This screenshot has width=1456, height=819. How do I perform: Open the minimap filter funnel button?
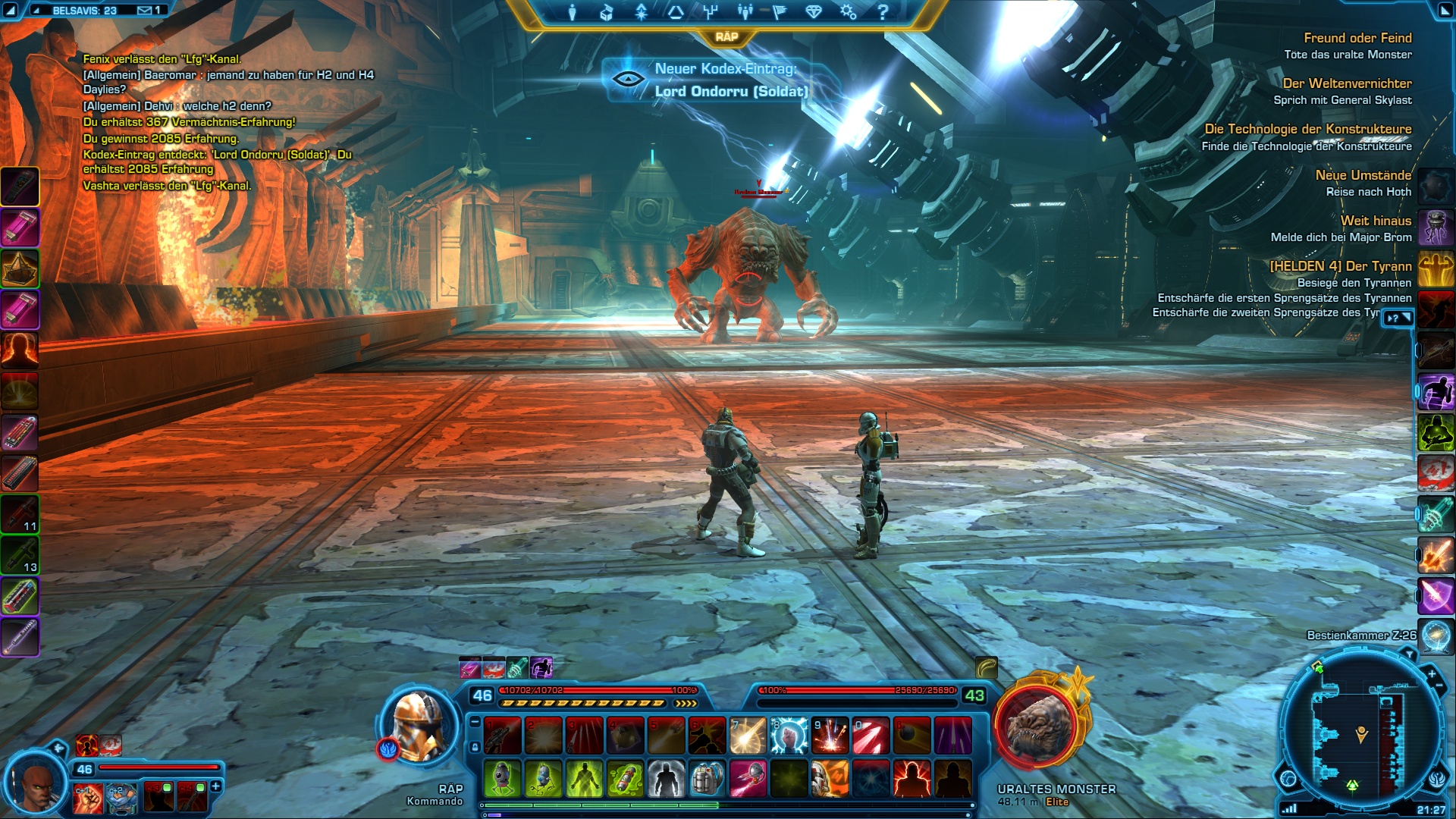(x=1409, y=654)
